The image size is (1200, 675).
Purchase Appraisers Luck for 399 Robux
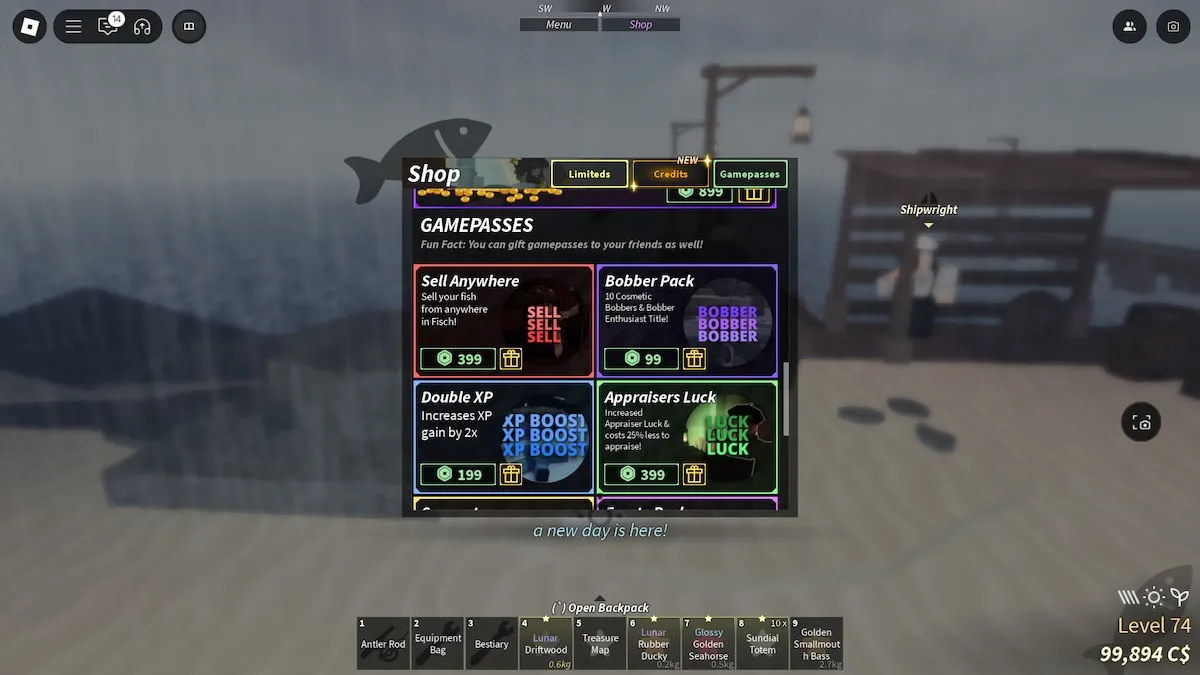pos(641,474)
